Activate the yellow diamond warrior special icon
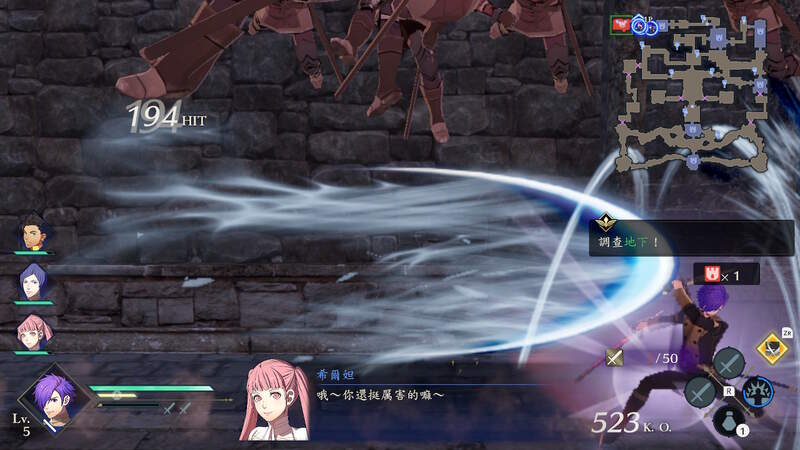800x450 pixels. pos(769,346)
